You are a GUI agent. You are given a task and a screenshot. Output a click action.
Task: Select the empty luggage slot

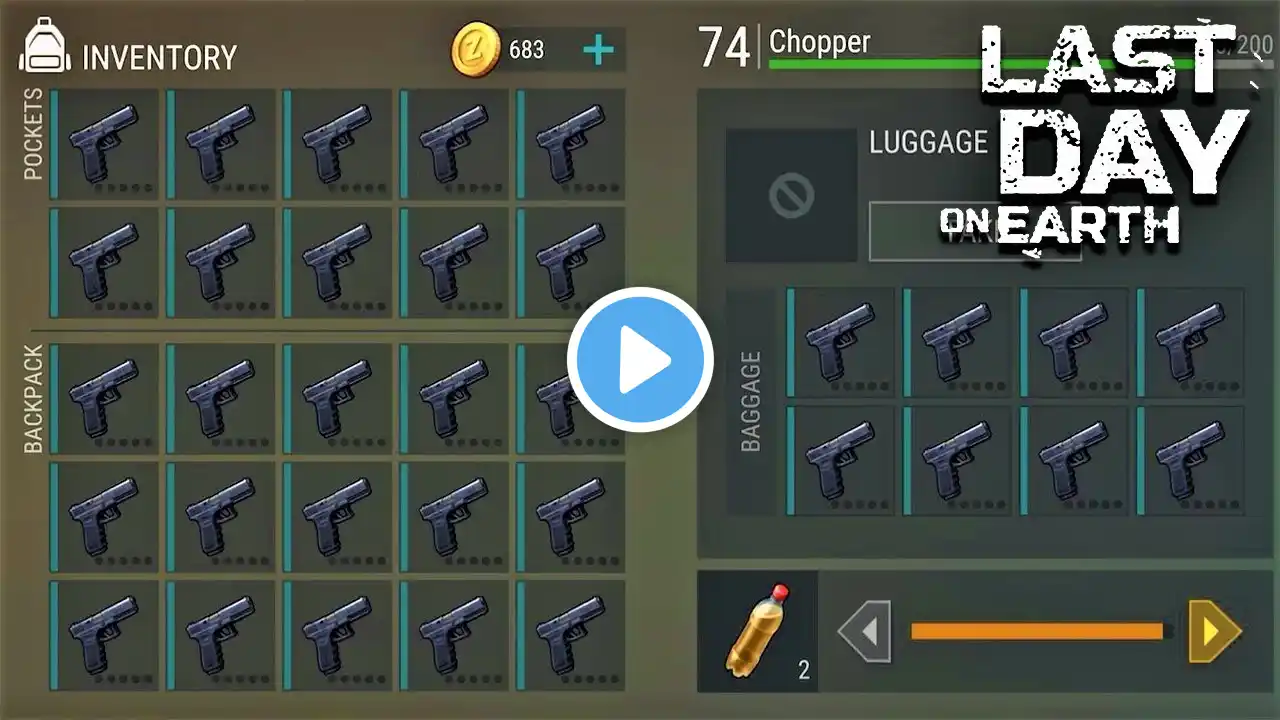point(791,196)
